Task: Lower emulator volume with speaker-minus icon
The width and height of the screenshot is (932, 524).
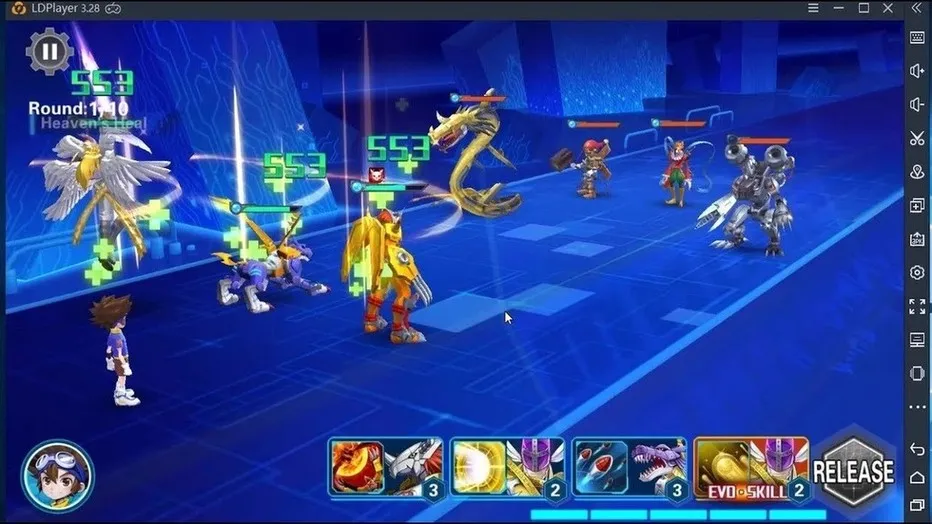Action: 917,104
